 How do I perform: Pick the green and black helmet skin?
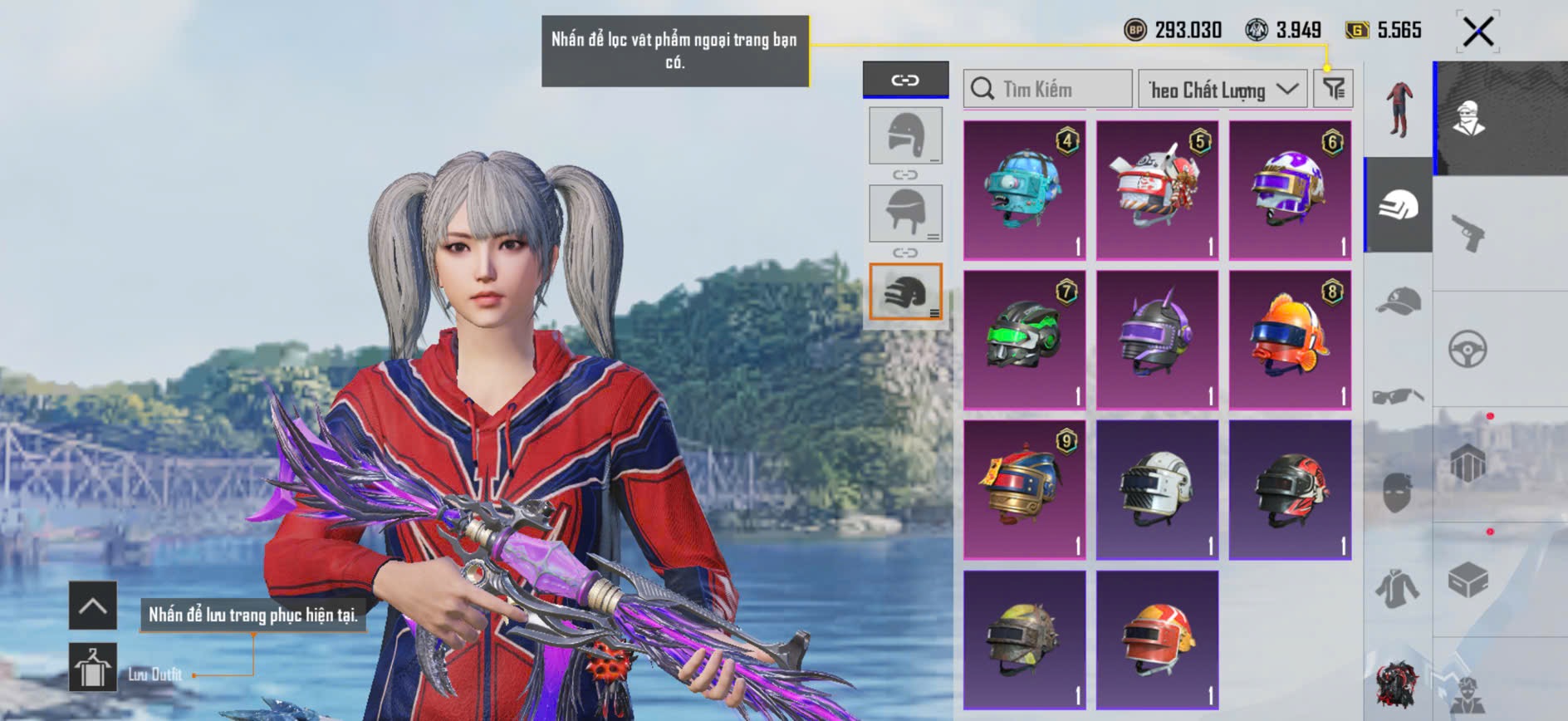[1024, 340]
